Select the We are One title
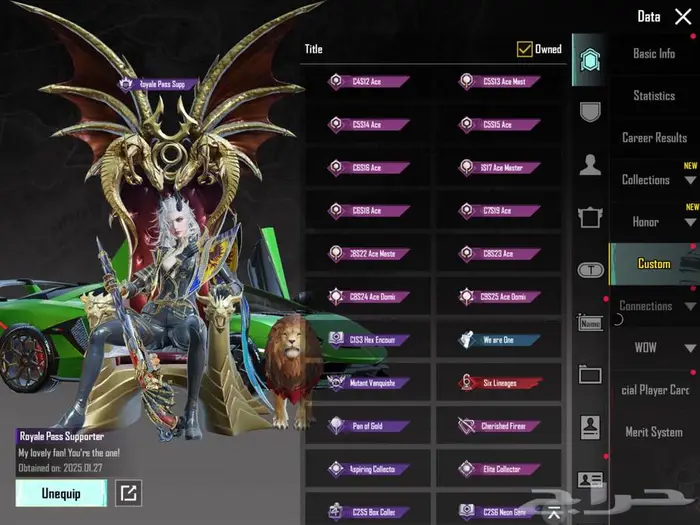Viewport: 700px width, 525px height. click(498, 340)
